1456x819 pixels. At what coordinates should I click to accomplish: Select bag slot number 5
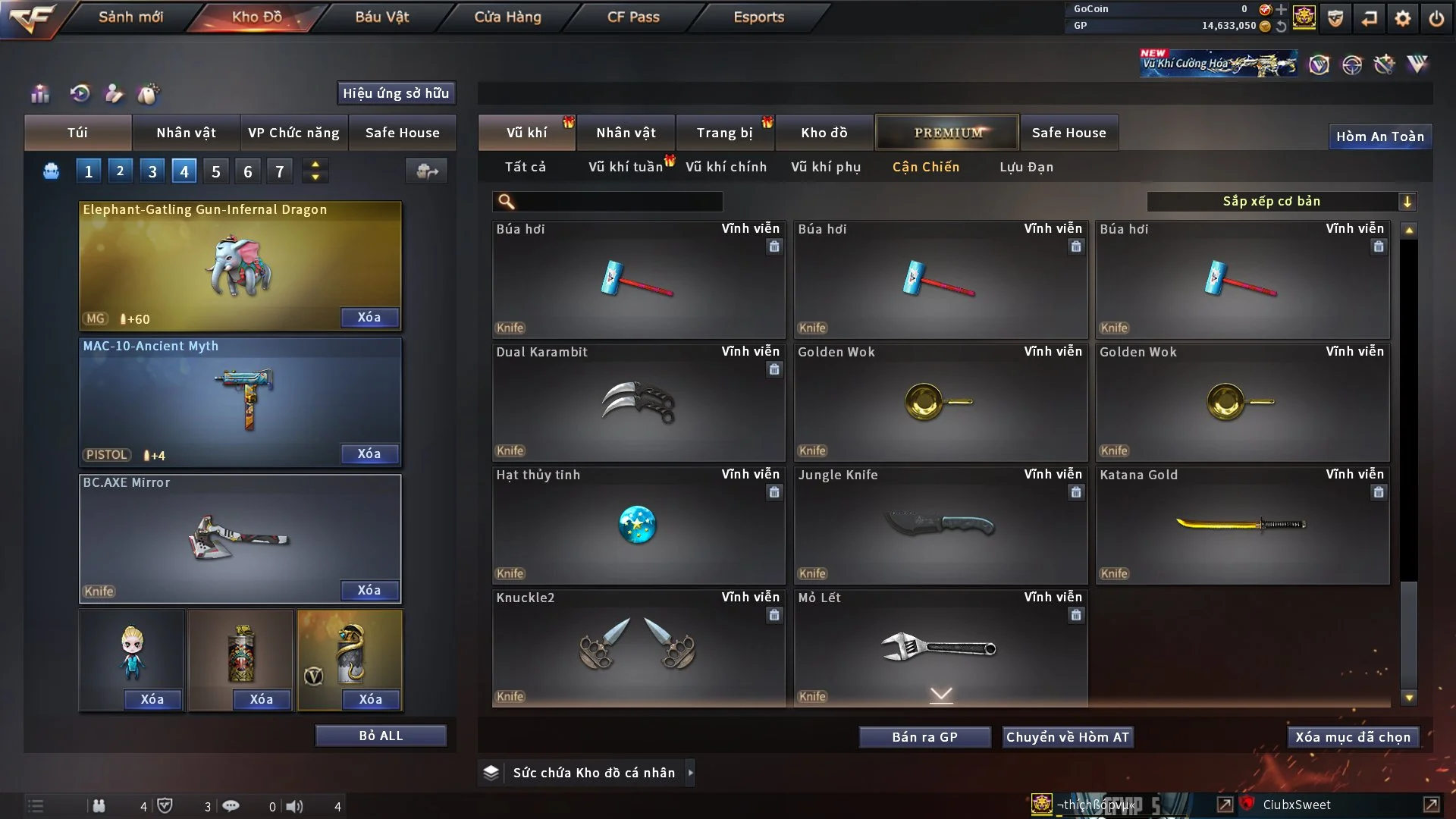[216, 171]
